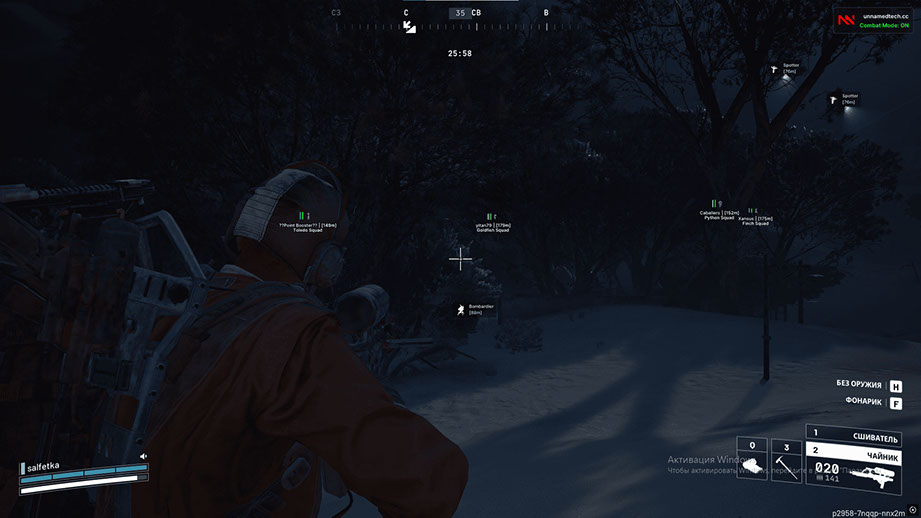921x518 pixels.
Task: Choose the pickaxe tool slot
Action: pos(785,461)
